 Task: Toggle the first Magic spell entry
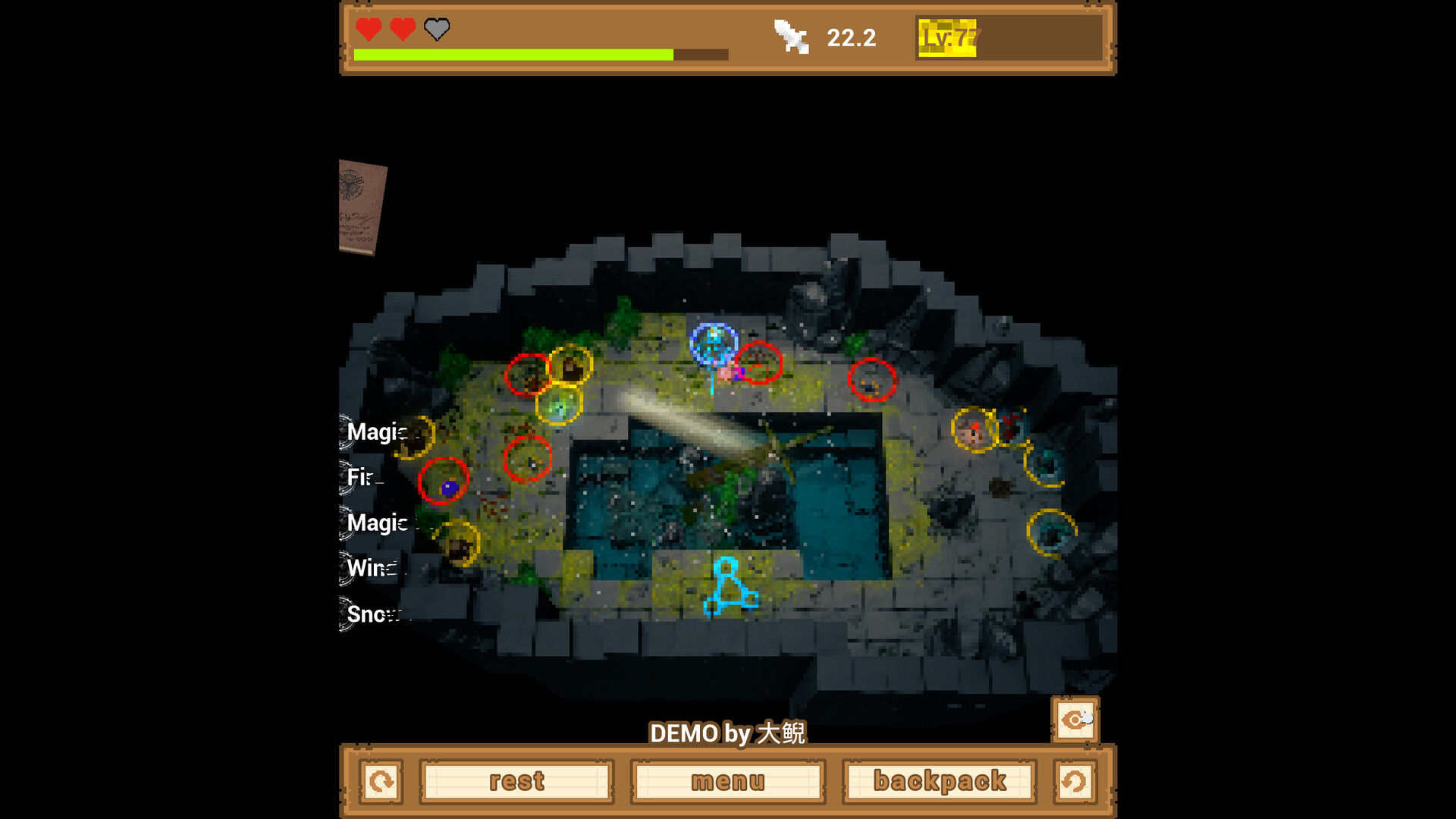(375, 432)
